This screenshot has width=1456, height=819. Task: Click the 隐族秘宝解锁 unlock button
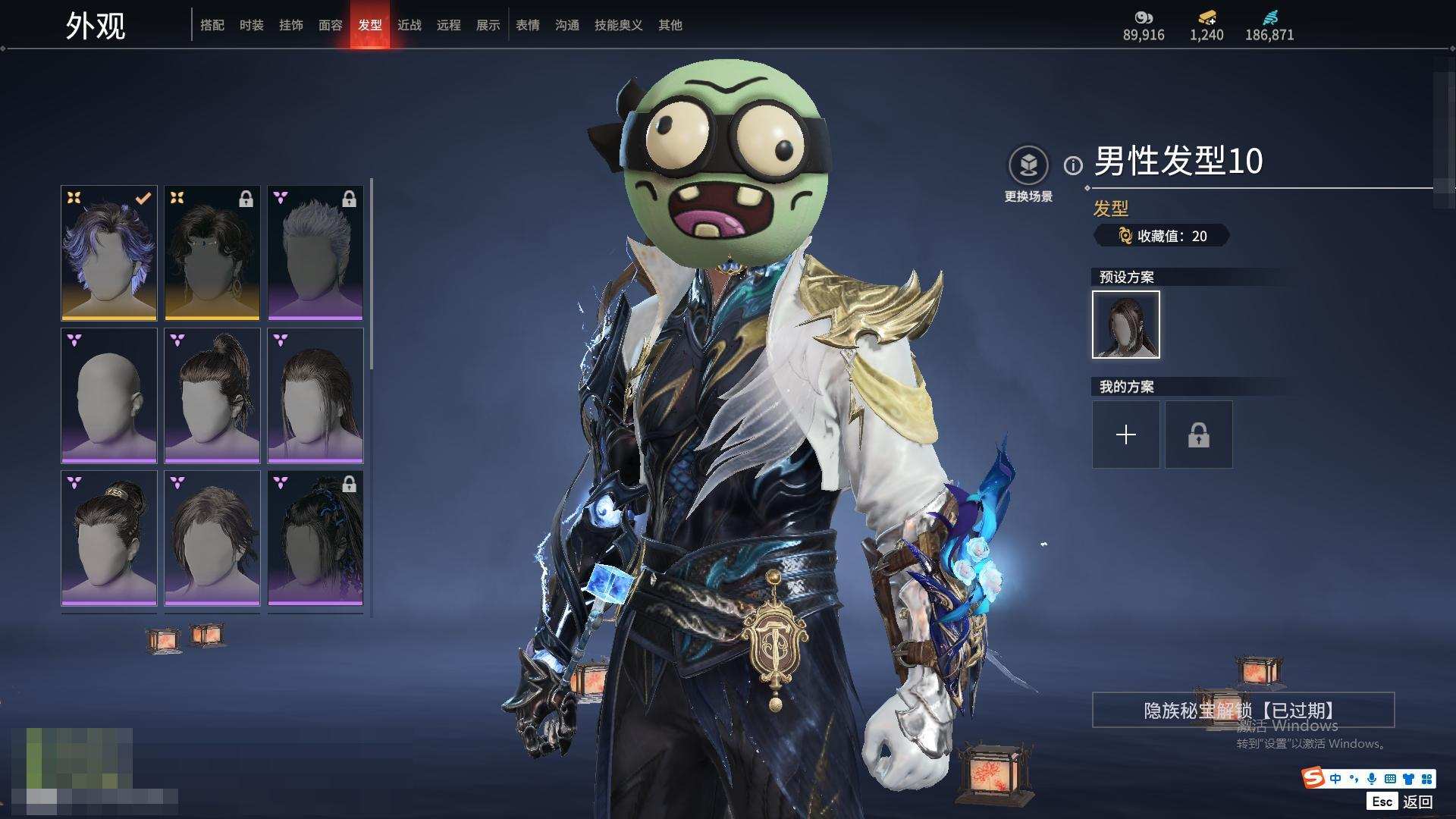[x=1243, y=711]
